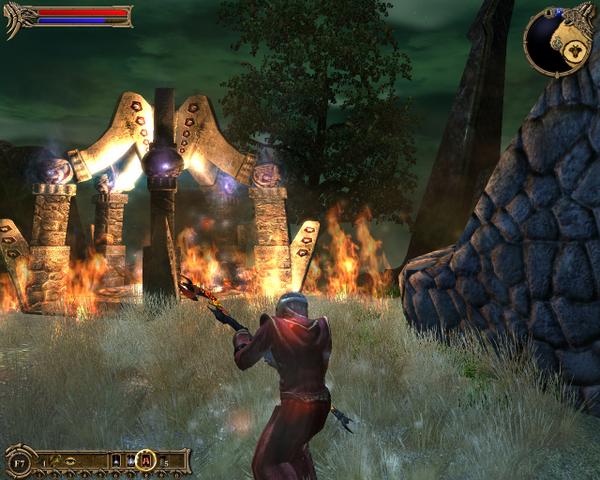Click the bee emblem on the minimap
This screenshot has width=600, height=480.
[x=577, y=50]
